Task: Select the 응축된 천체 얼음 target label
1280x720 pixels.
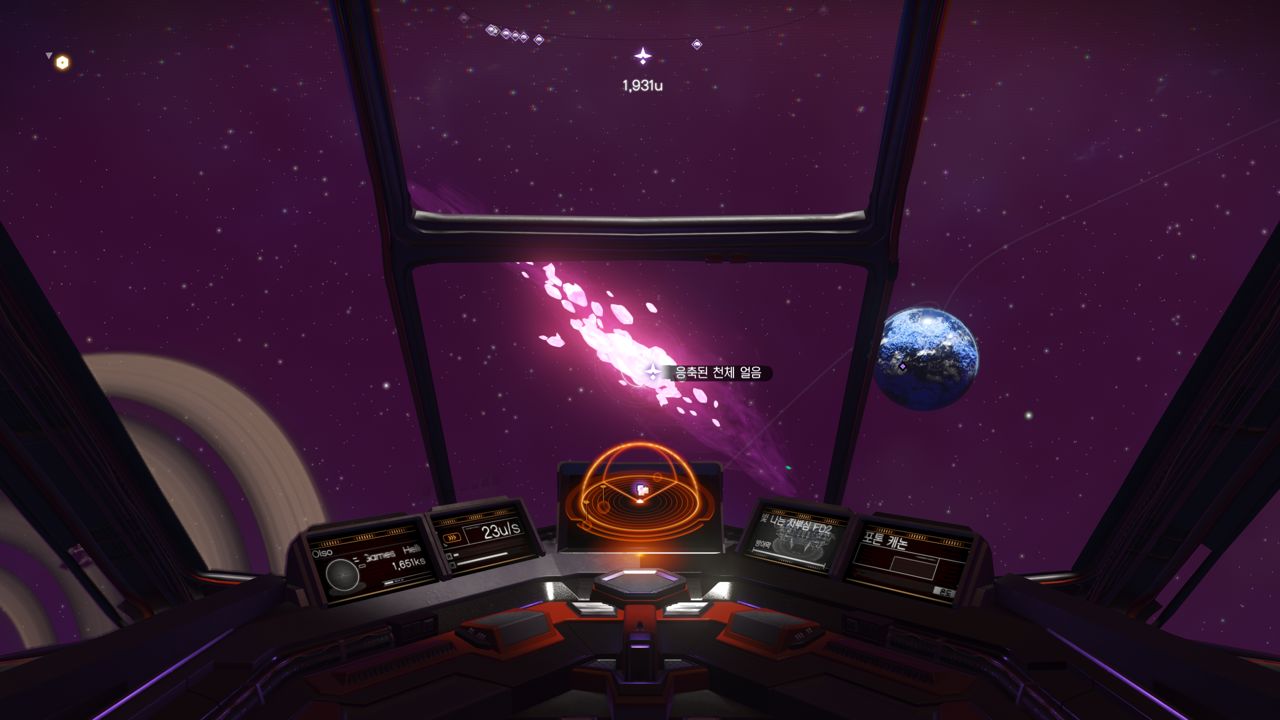Action: pyautogui.click(x=717, y=373)
